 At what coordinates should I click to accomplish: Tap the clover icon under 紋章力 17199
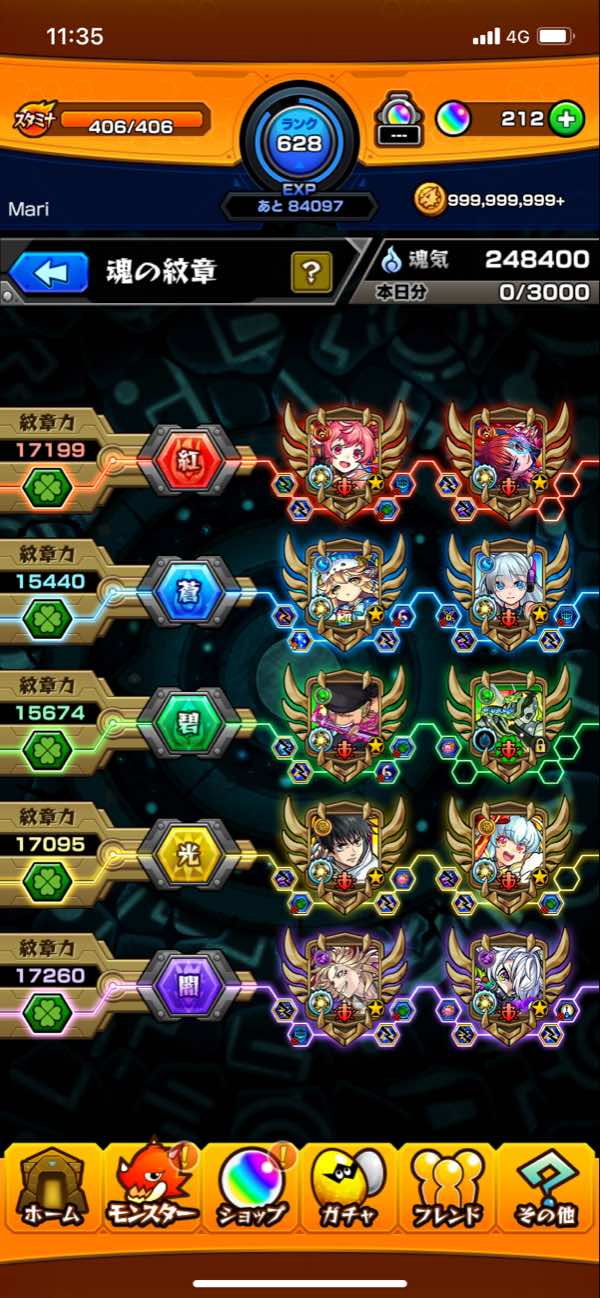pyautogui.click(x=44, y=489)
